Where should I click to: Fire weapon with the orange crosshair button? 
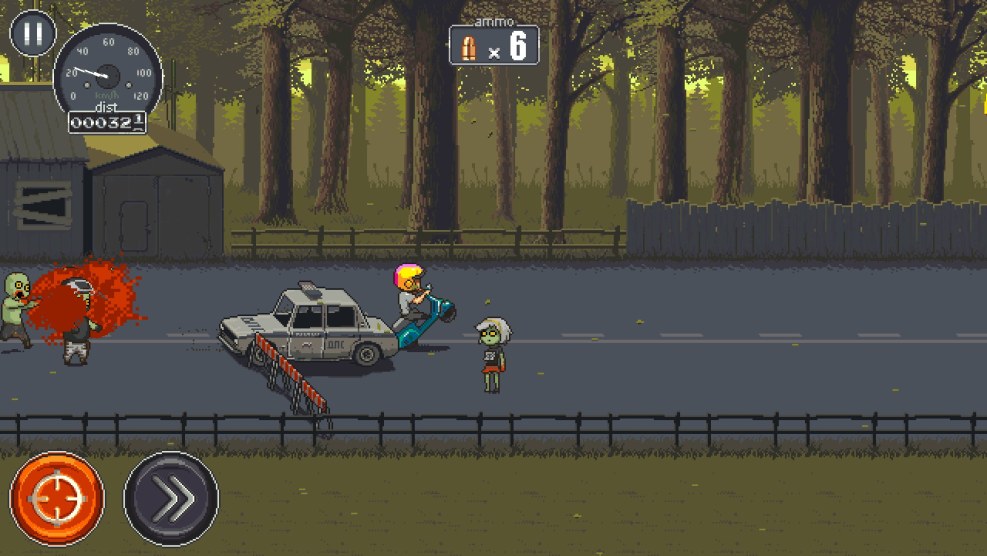[57, 498]
